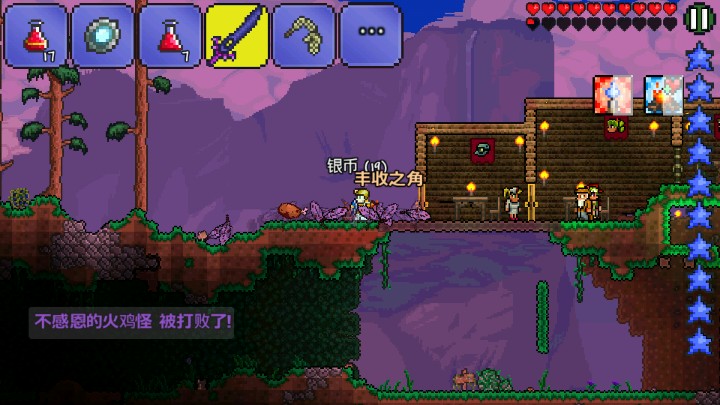Pause the game
This screenshot has height=405, width=720.
point(700,17)
